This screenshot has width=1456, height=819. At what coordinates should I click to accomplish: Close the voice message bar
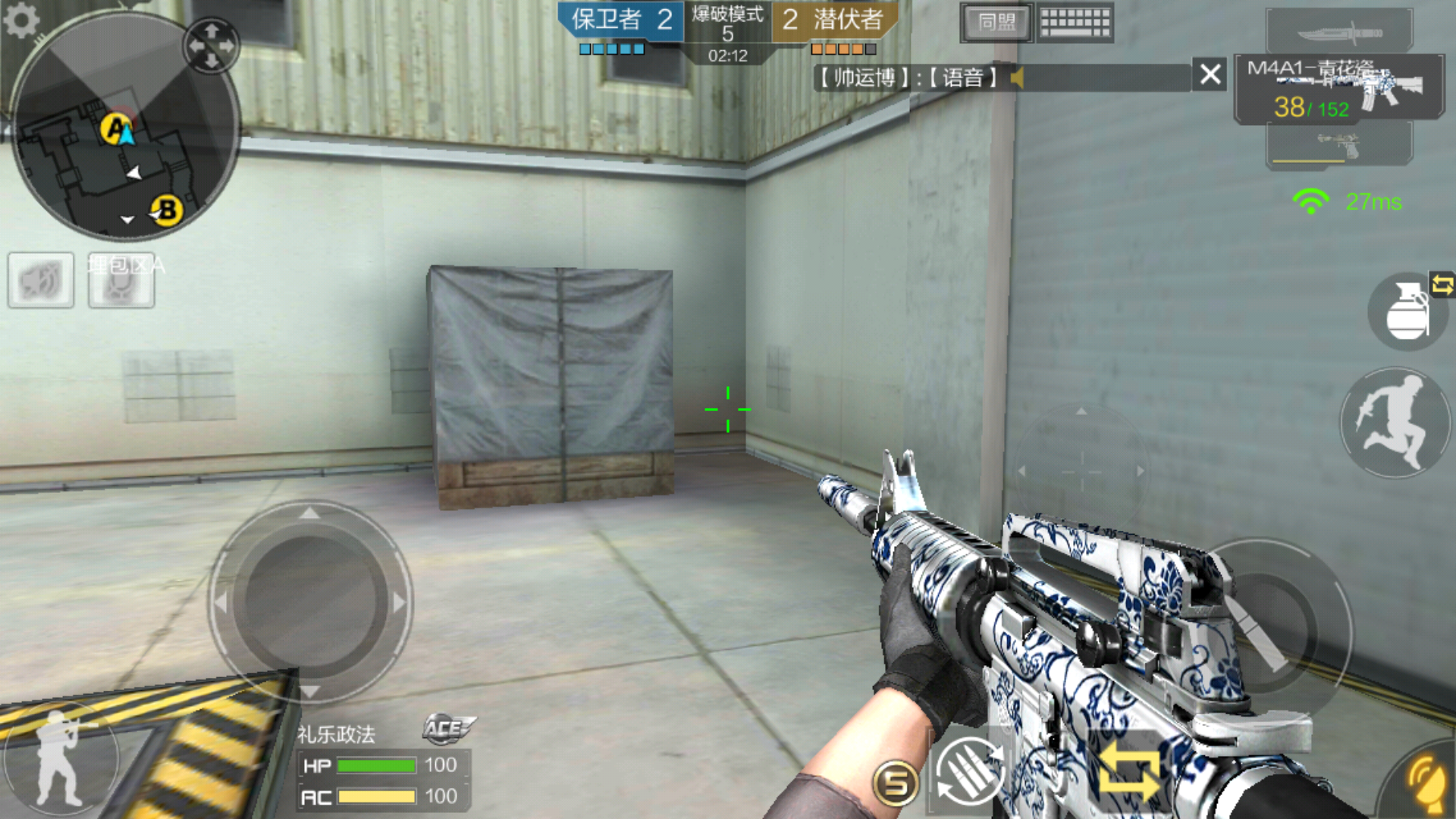coord(1210,74)
